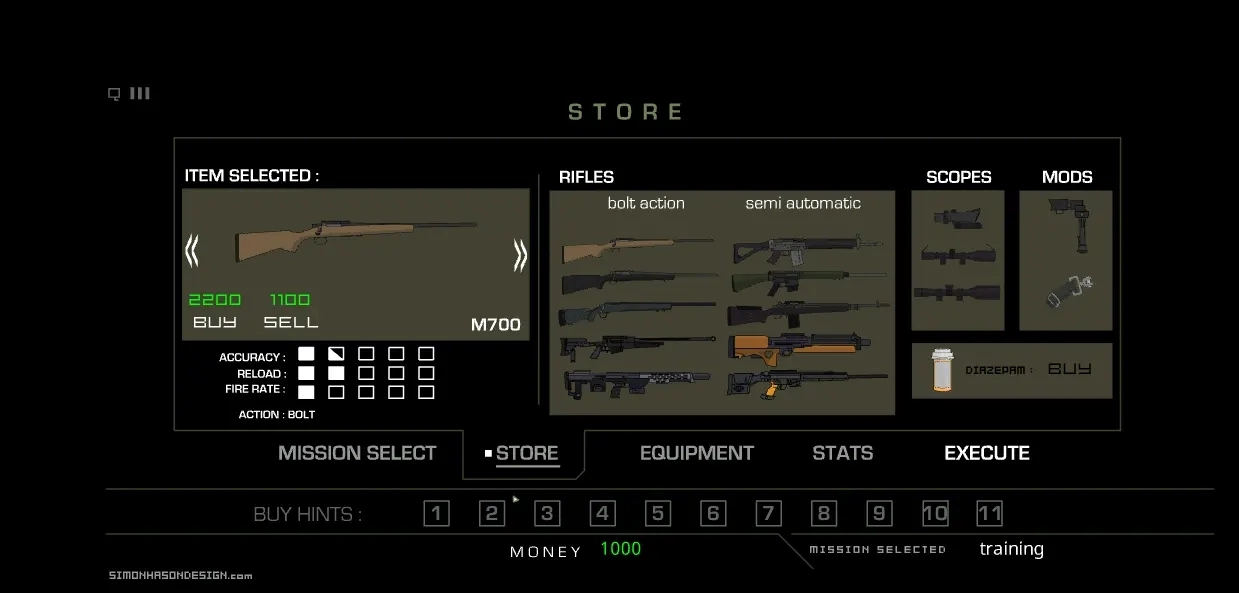Select the top semi automatic rifle
Screen dimensions: 1239x593
(x=807, y=247)
